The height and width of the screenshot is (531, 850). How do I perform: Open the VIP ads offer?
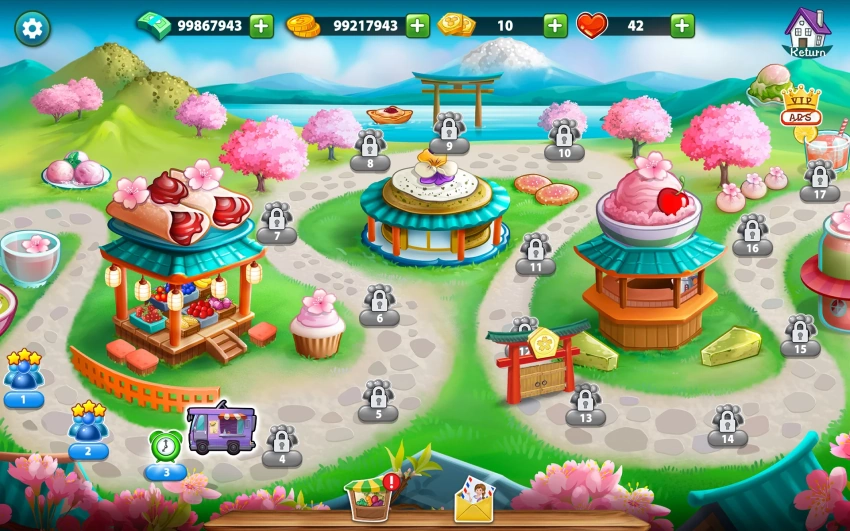[x=800, y=107]
